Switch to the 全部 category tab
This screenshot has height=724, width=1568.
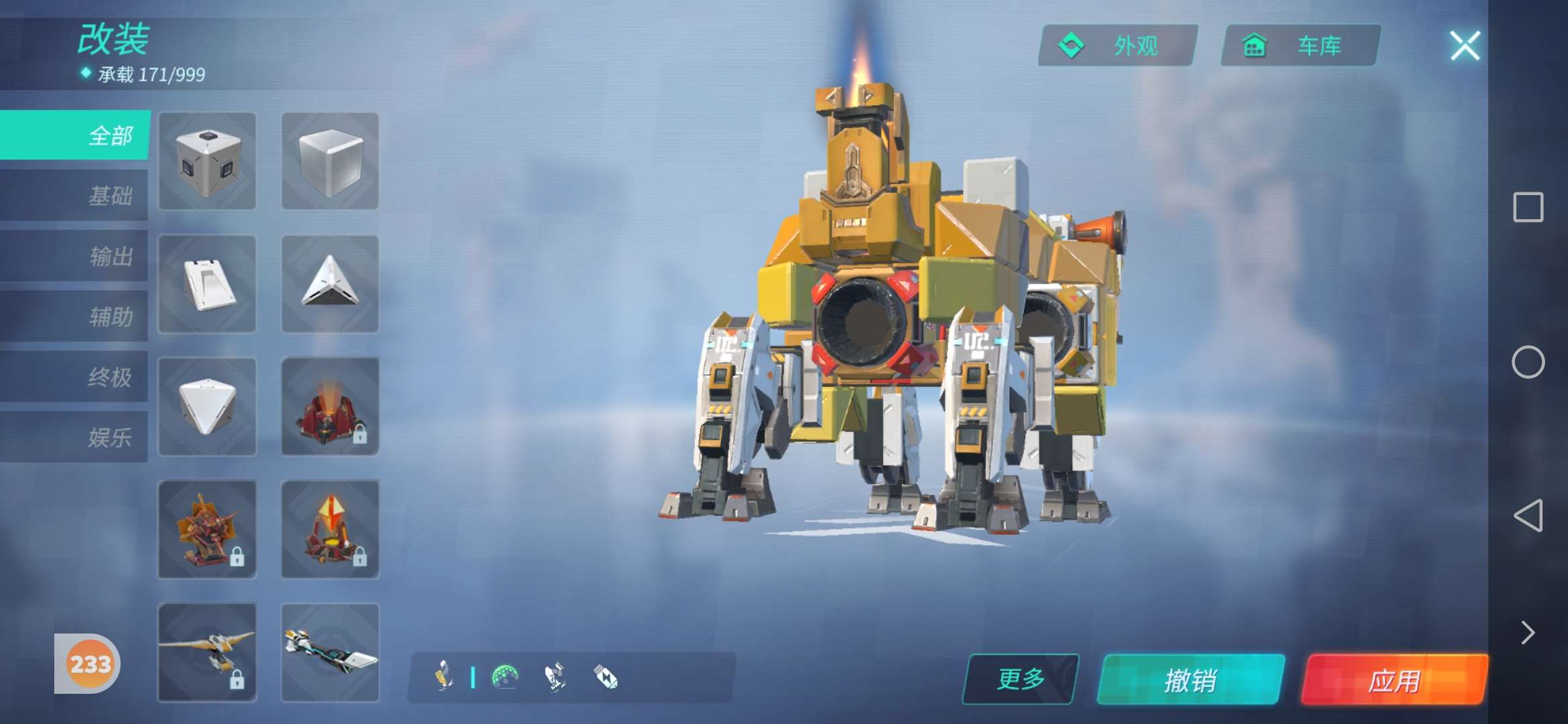[75, 135]
